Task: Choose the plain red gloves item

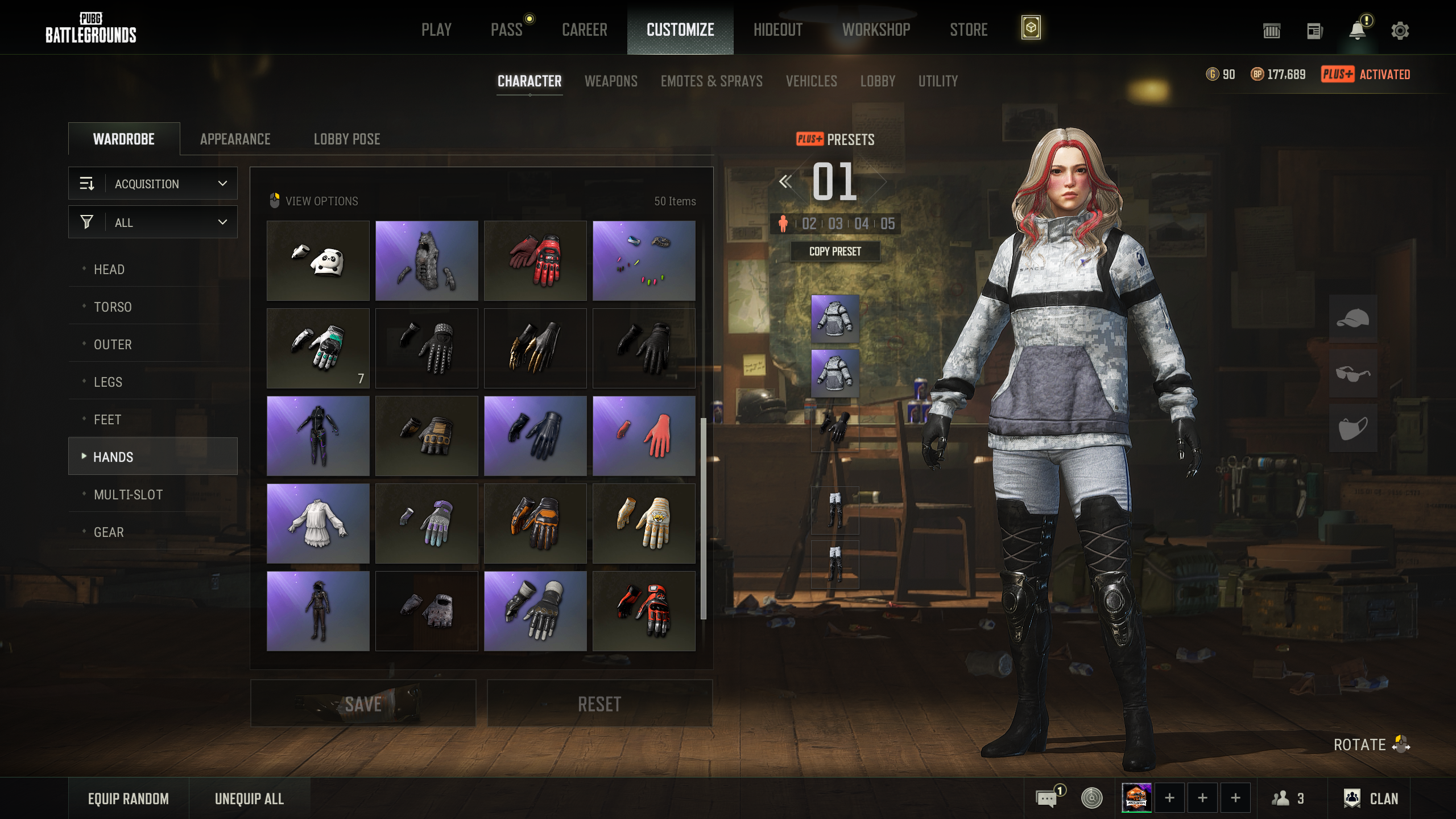Action: point(644,436)
